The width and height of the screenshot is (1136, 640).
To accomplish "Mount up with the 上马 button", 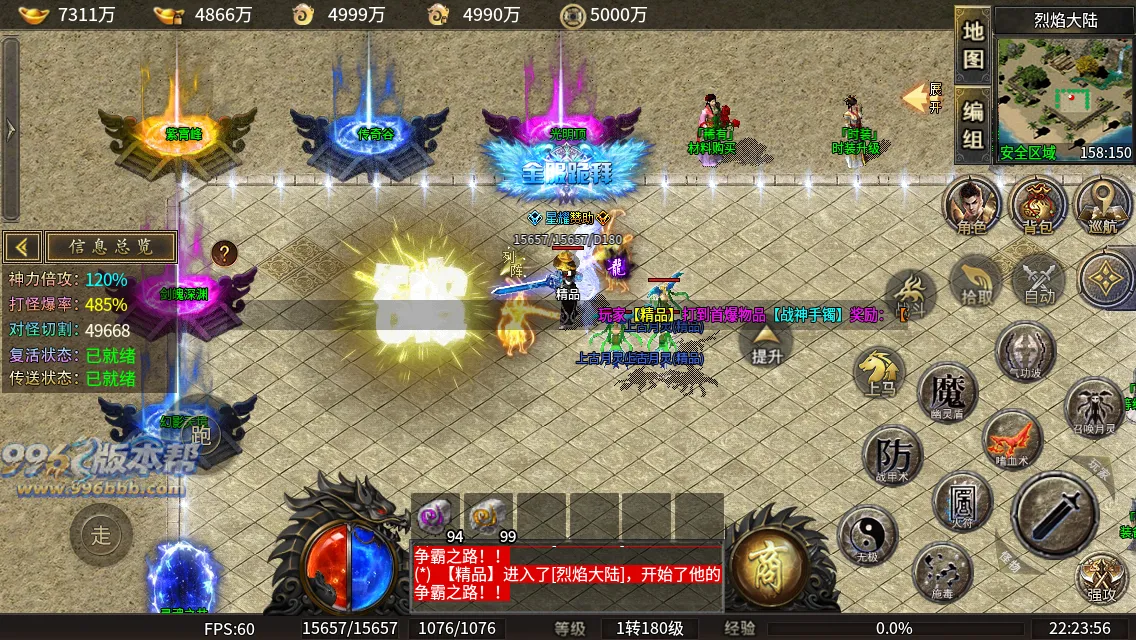I will [881, 375].
